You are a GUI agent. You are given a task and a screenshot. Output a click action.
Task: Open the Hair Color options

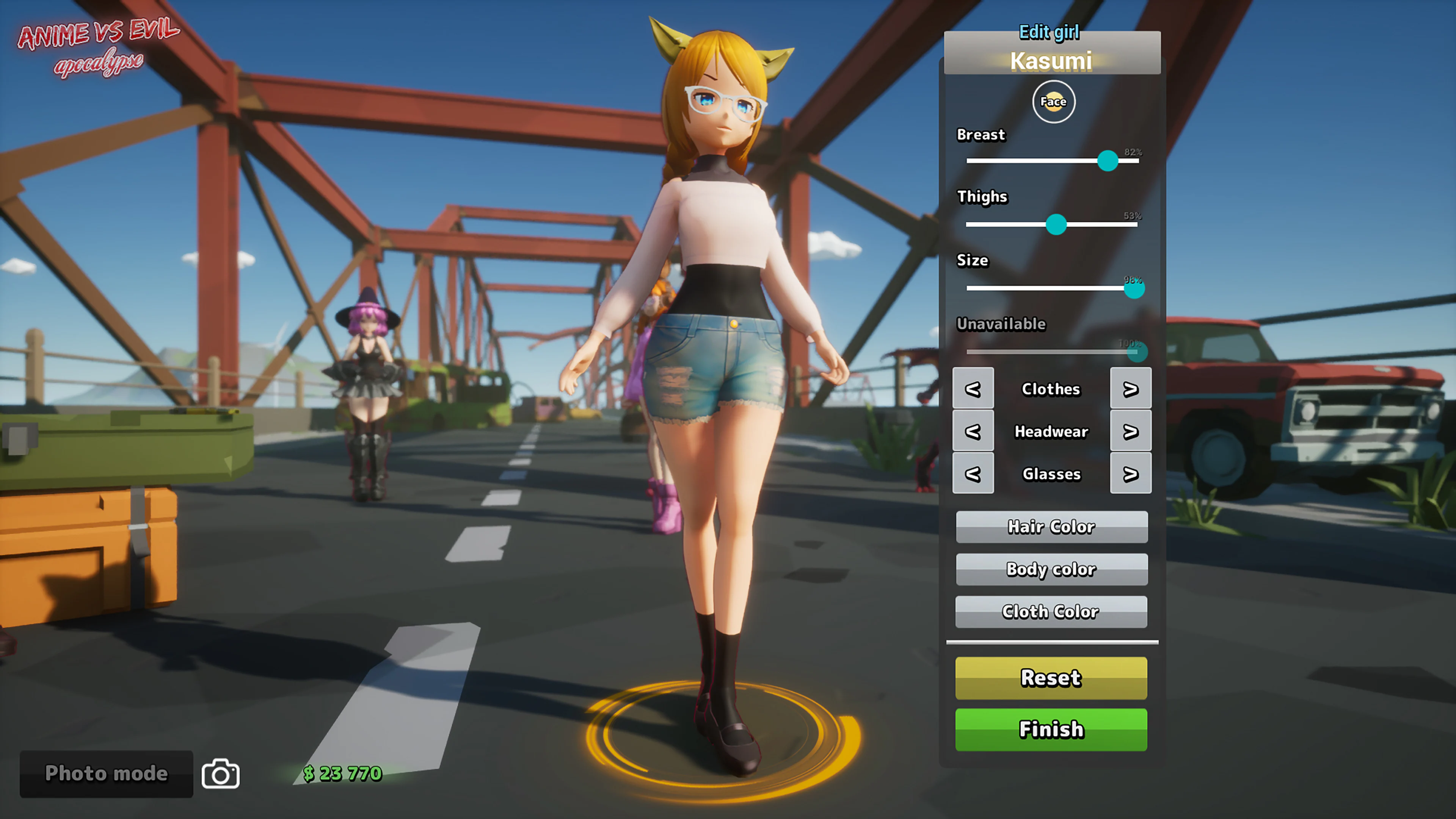[1051, 527]
